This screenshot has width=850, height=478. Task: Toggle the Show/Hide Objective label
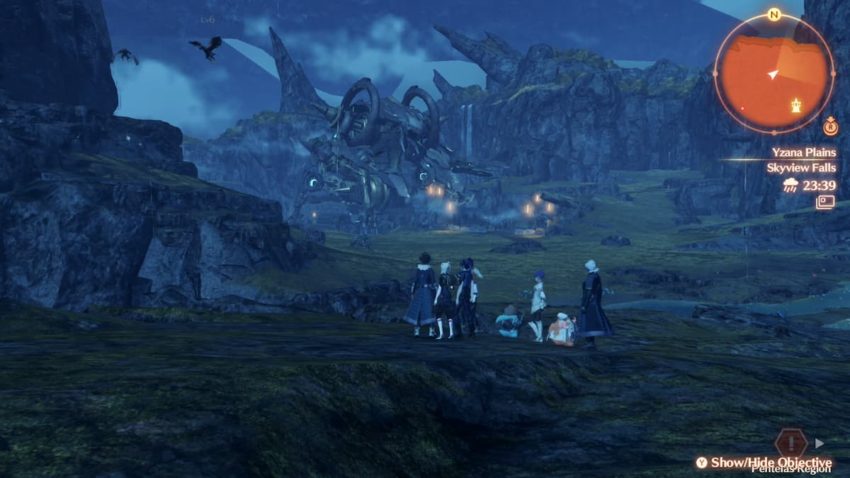point(770,462)
